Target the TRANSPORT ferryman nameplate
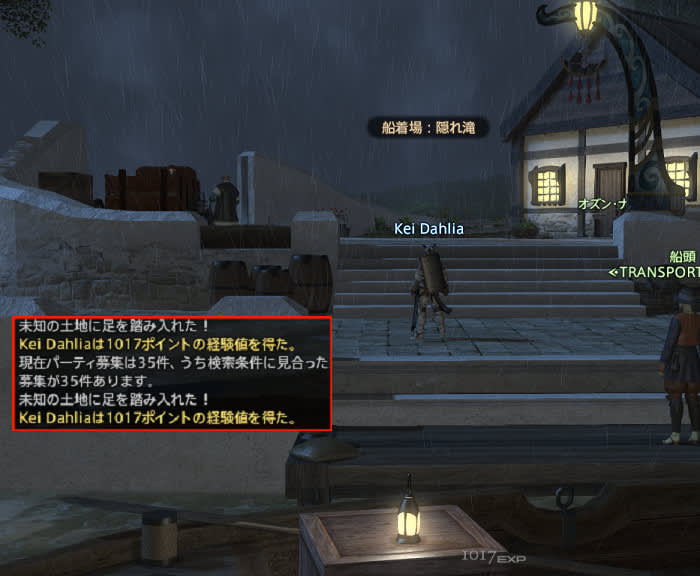The width and height of the screenshot is (700, 576). (655, 271)
